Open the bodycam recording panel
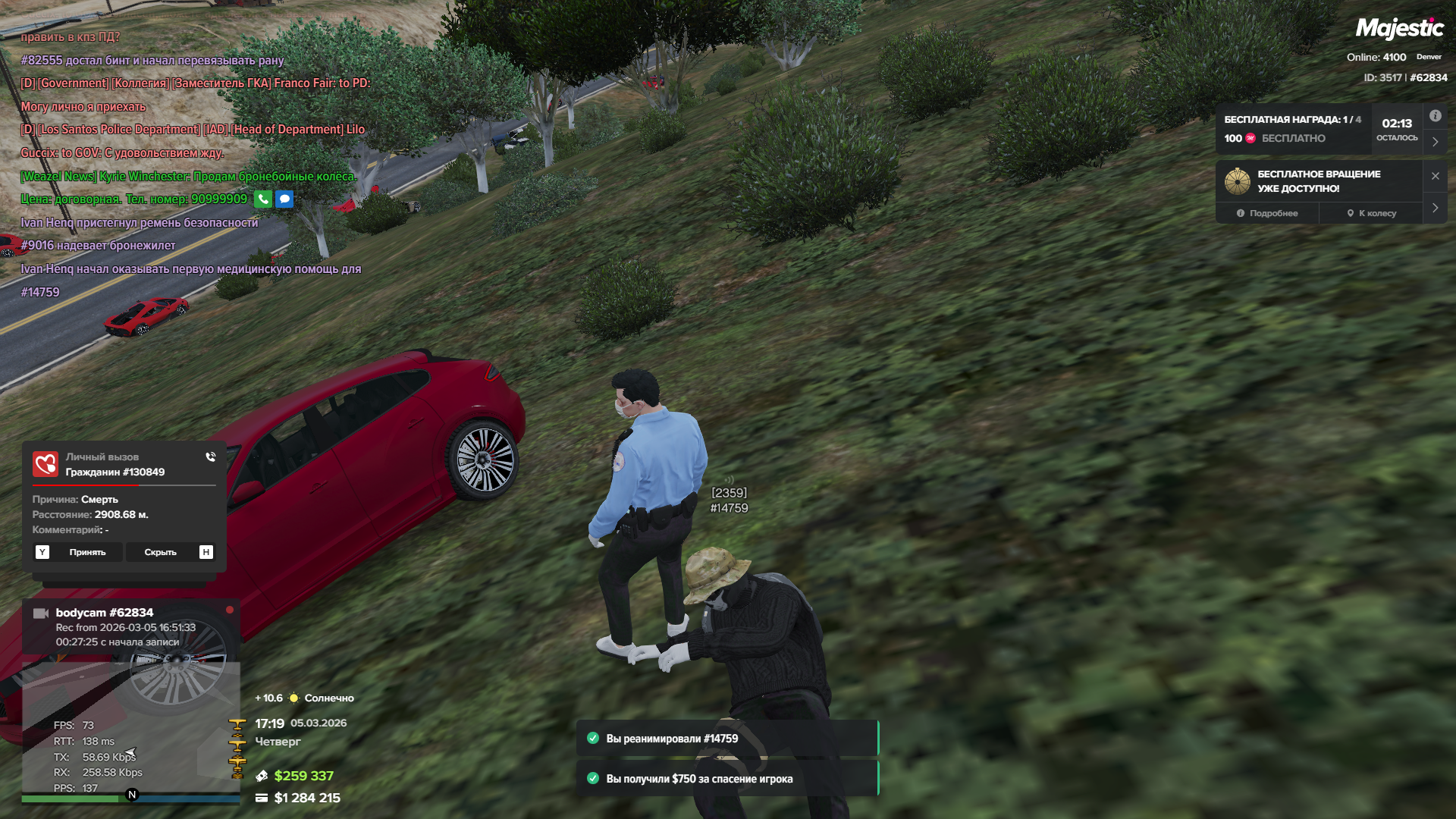The image size is (1456, 819). [x=130, y=626]
